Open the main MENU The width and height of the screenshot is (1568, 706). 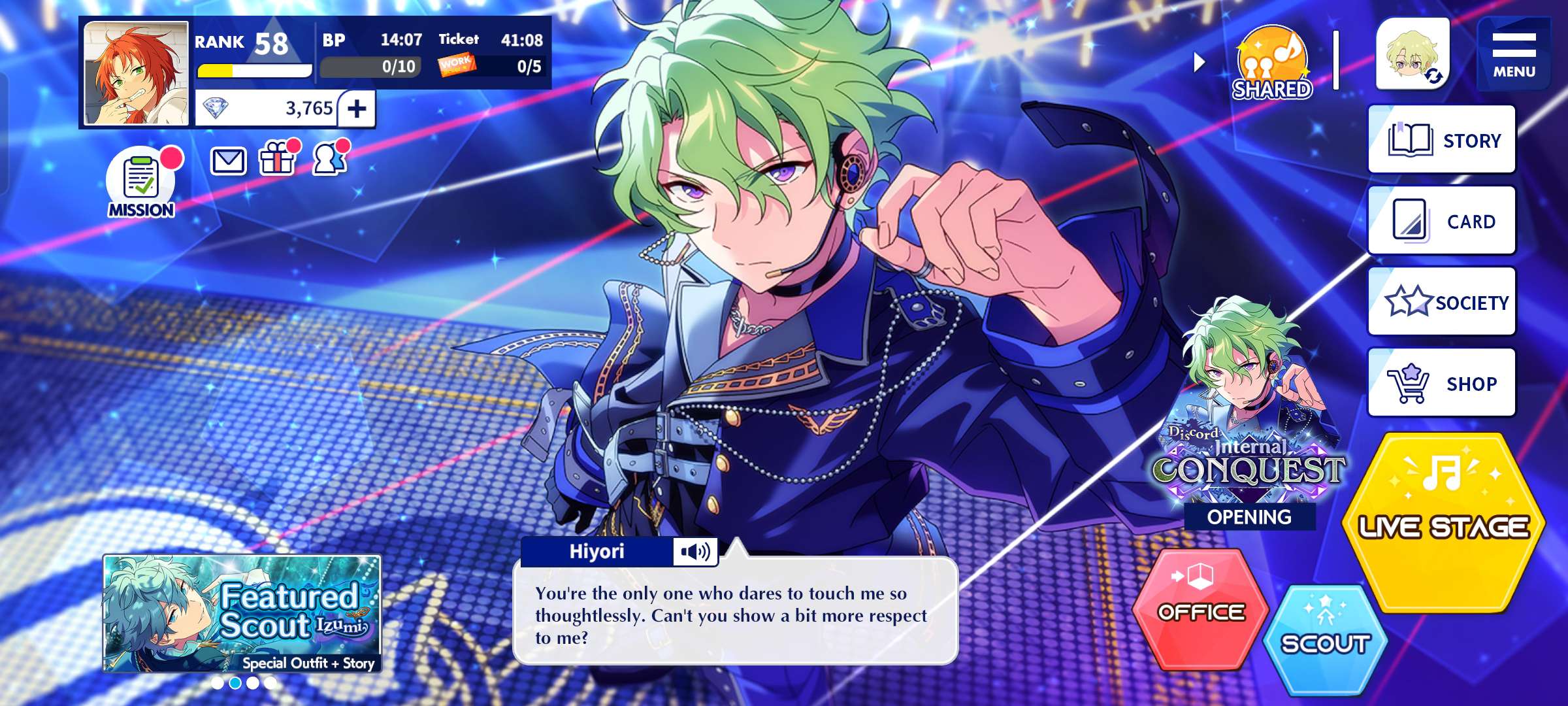[x=1513, y=54]
